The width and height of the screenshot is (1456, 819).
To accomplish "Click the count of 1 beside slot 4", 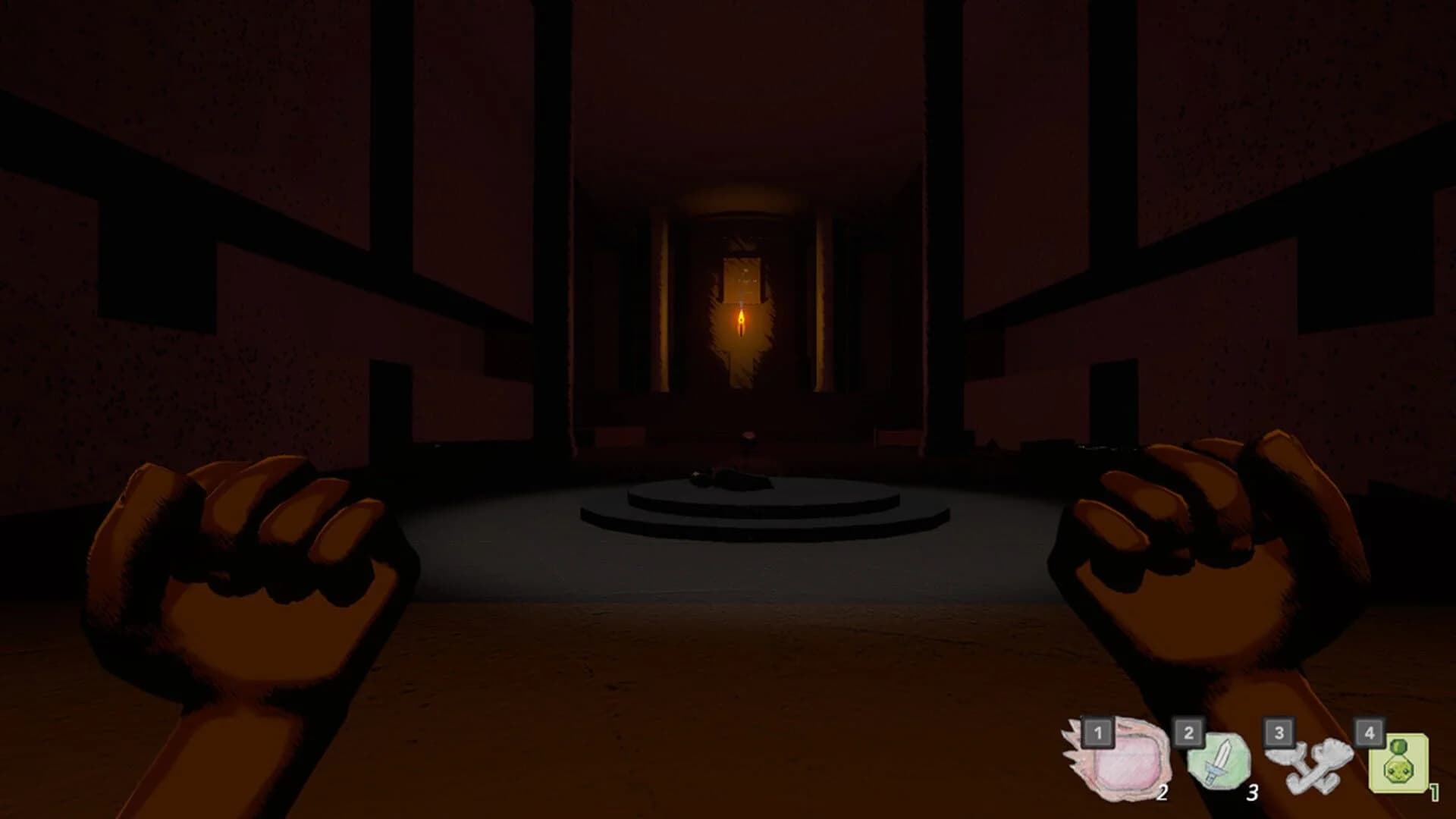I will click(x=1435, y=792).
